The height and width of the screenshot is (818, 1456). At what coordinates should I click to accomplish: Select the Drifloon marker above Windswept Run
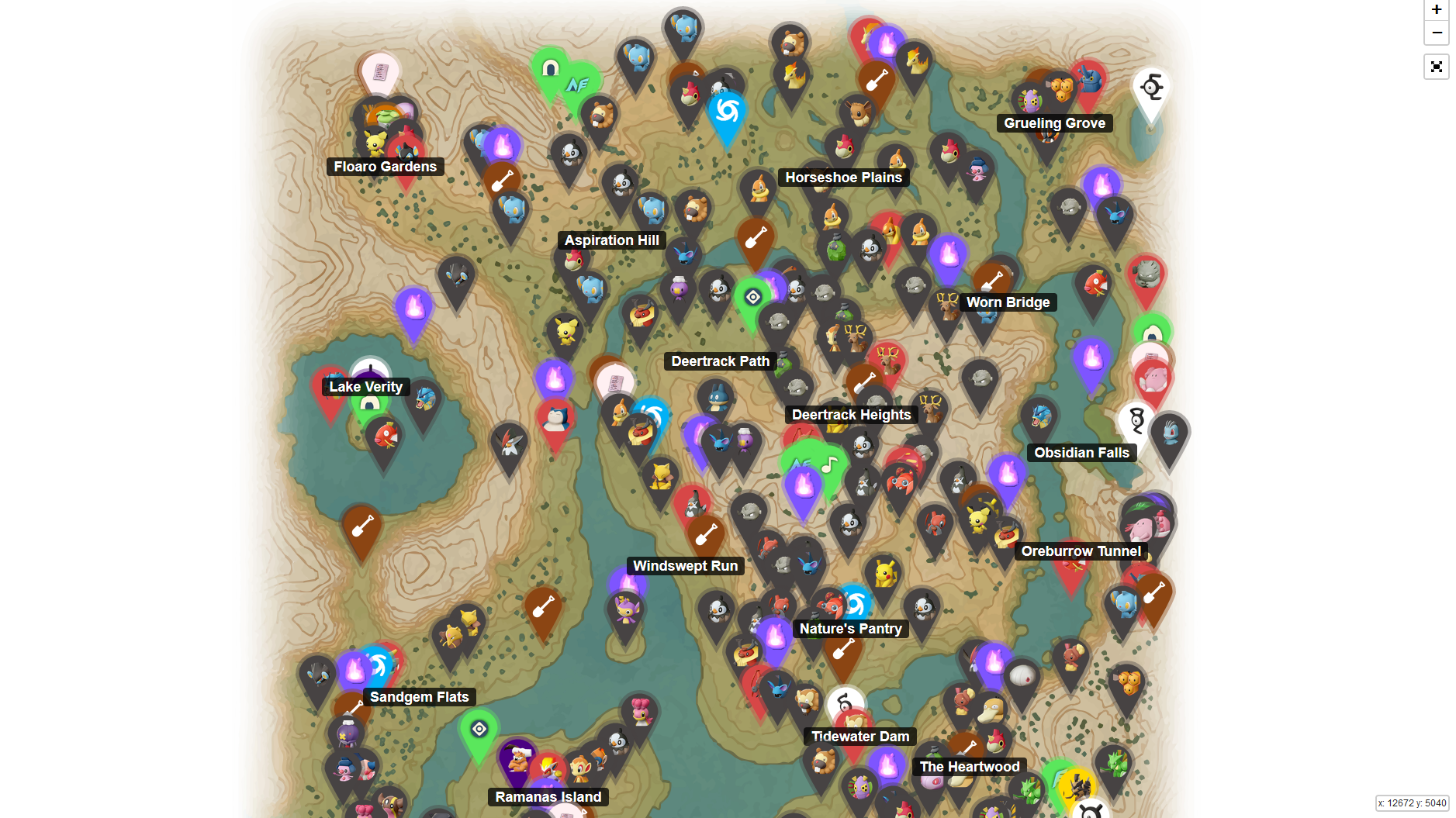point(744,440)
